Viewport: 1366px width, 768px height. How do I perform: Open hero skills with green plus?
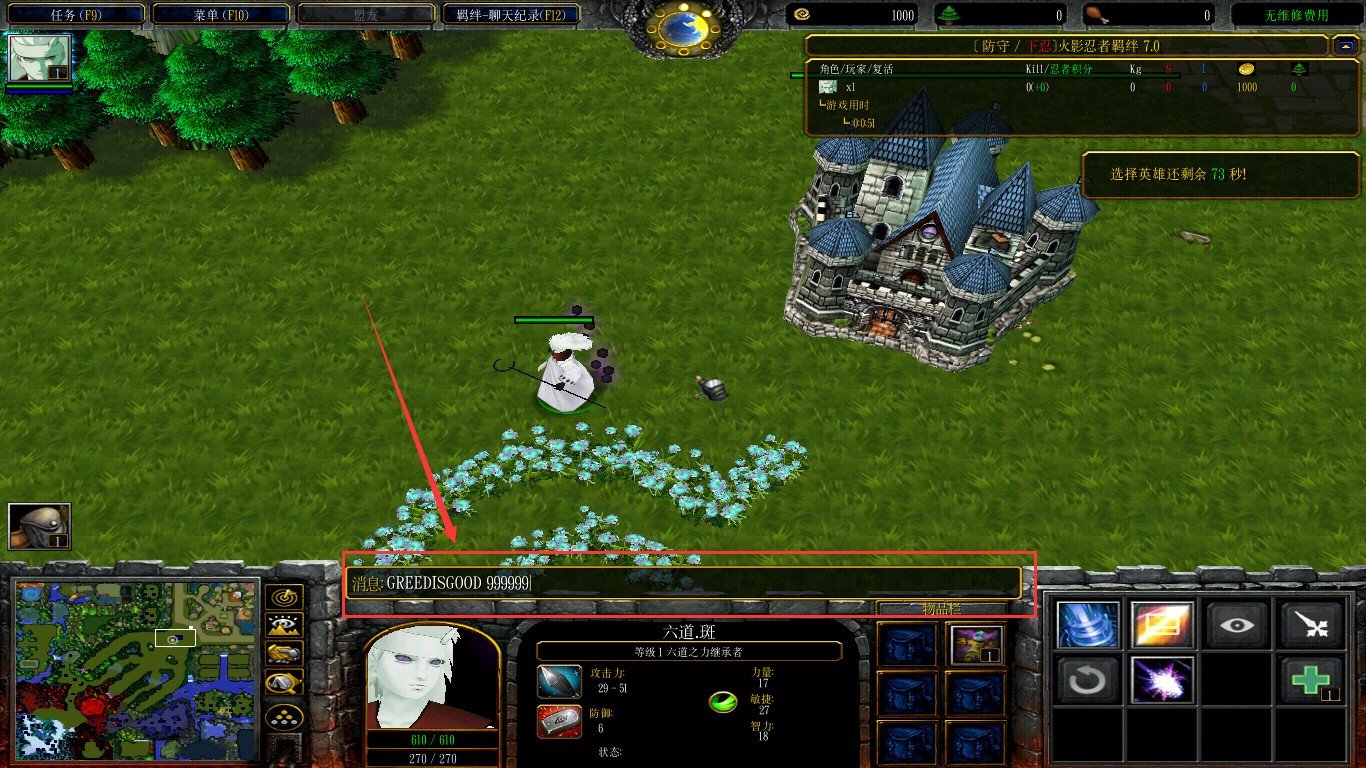coord(1311,680)
